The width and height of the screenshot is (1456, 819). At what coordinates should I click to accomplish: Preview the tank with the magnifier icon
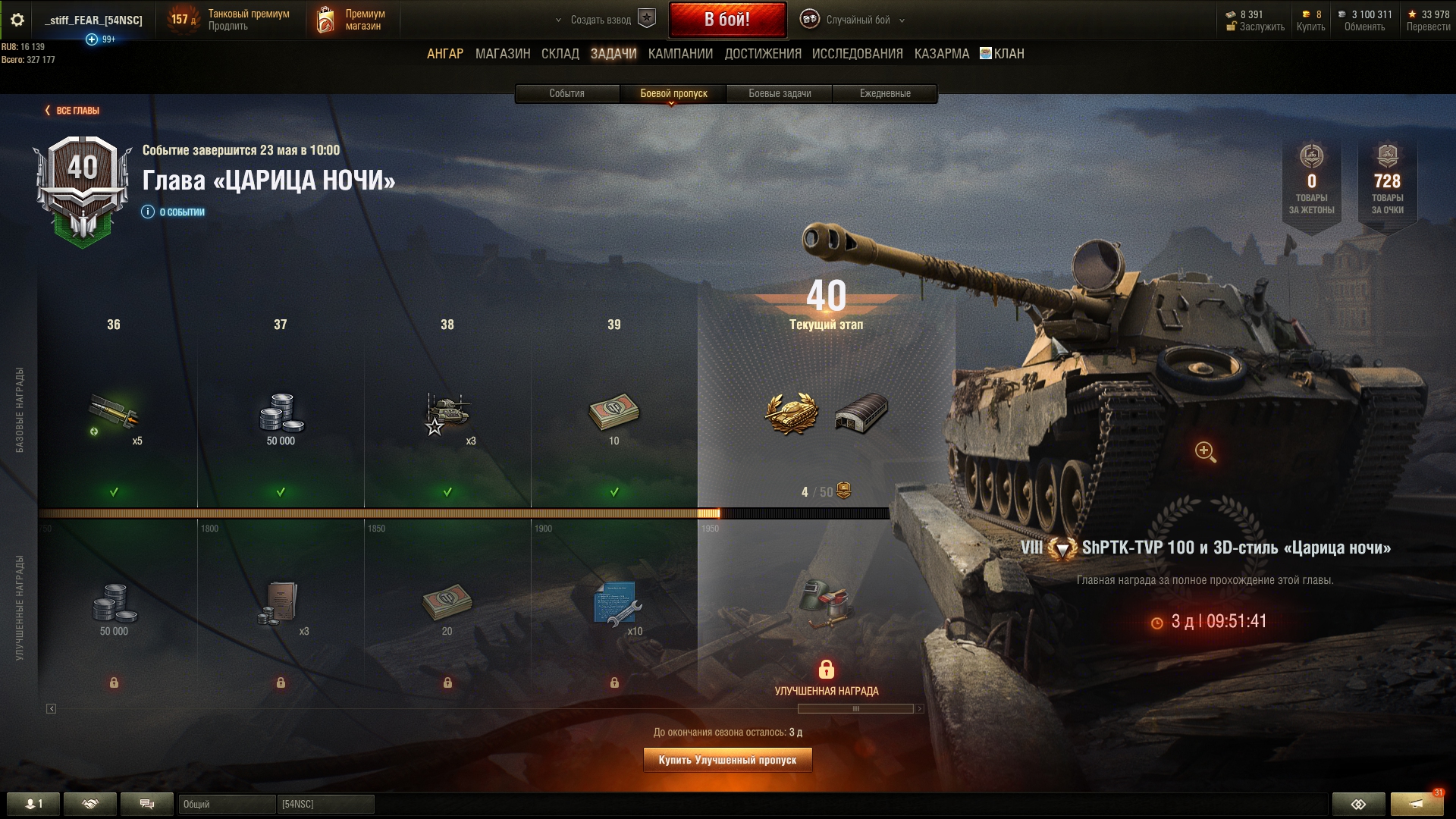pyautogui.click(x=1205, y=452)
